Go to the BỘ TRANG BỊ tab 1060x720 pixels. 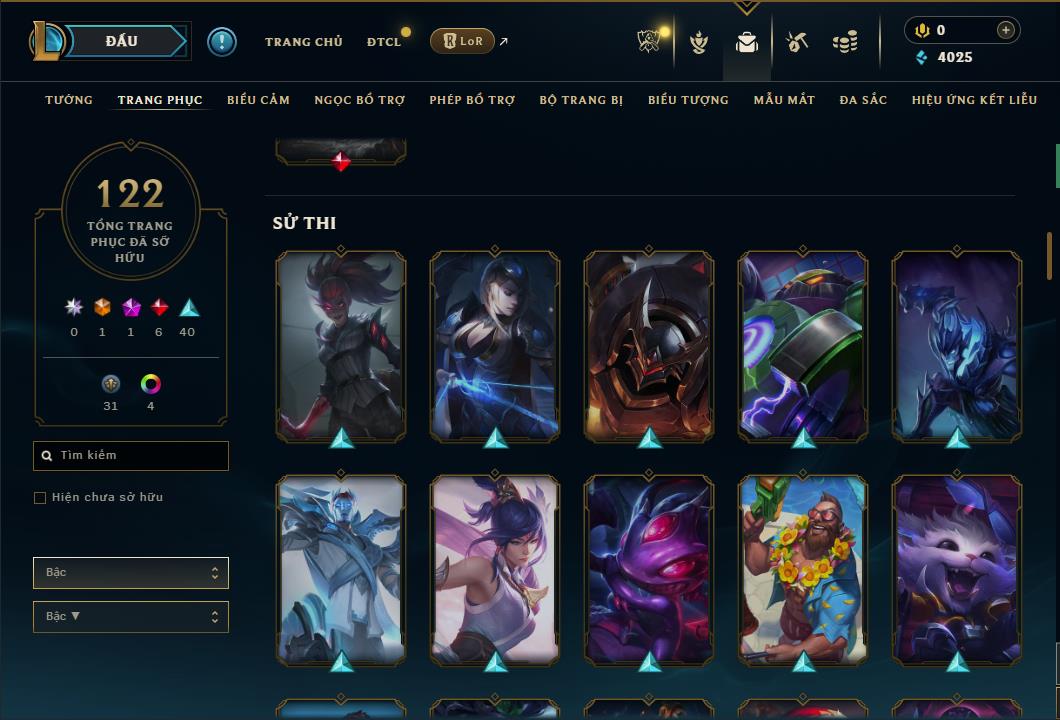(x=581, y=100)
